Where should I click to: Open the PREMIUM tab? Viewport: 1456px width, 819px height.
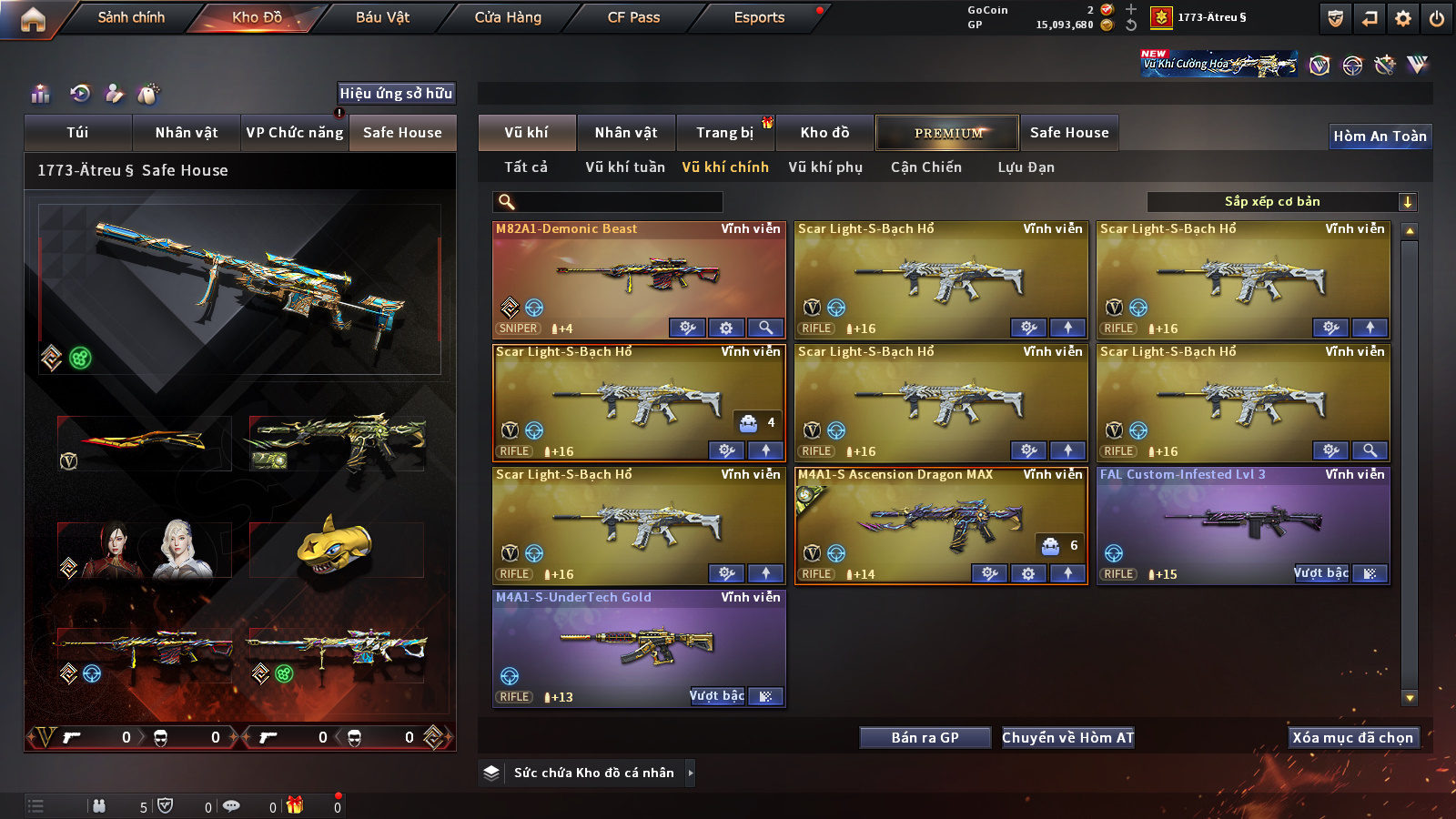point(948,133)
